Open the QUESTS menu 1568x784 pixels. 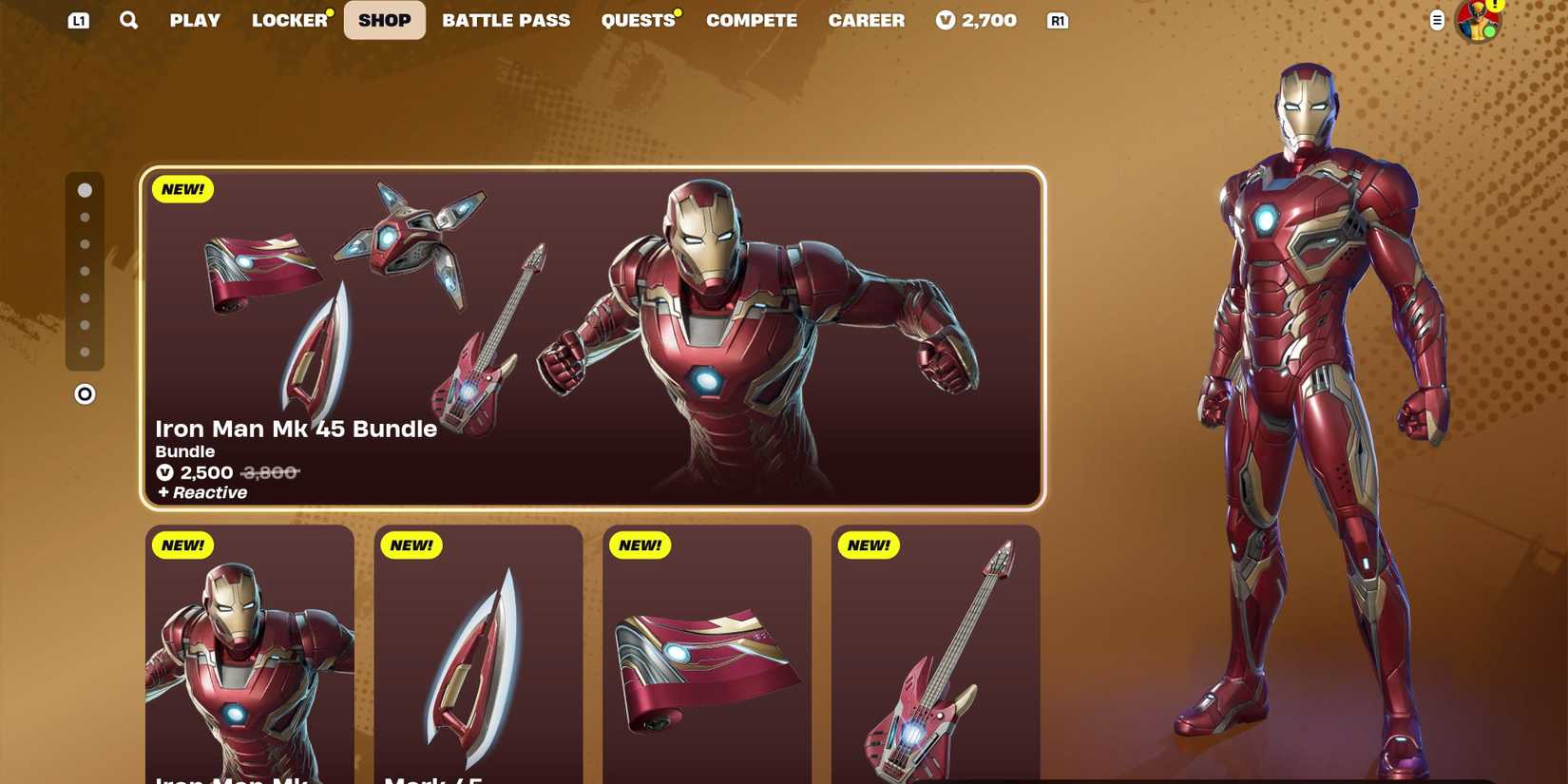pyautogui.click(x=638, y=20)
